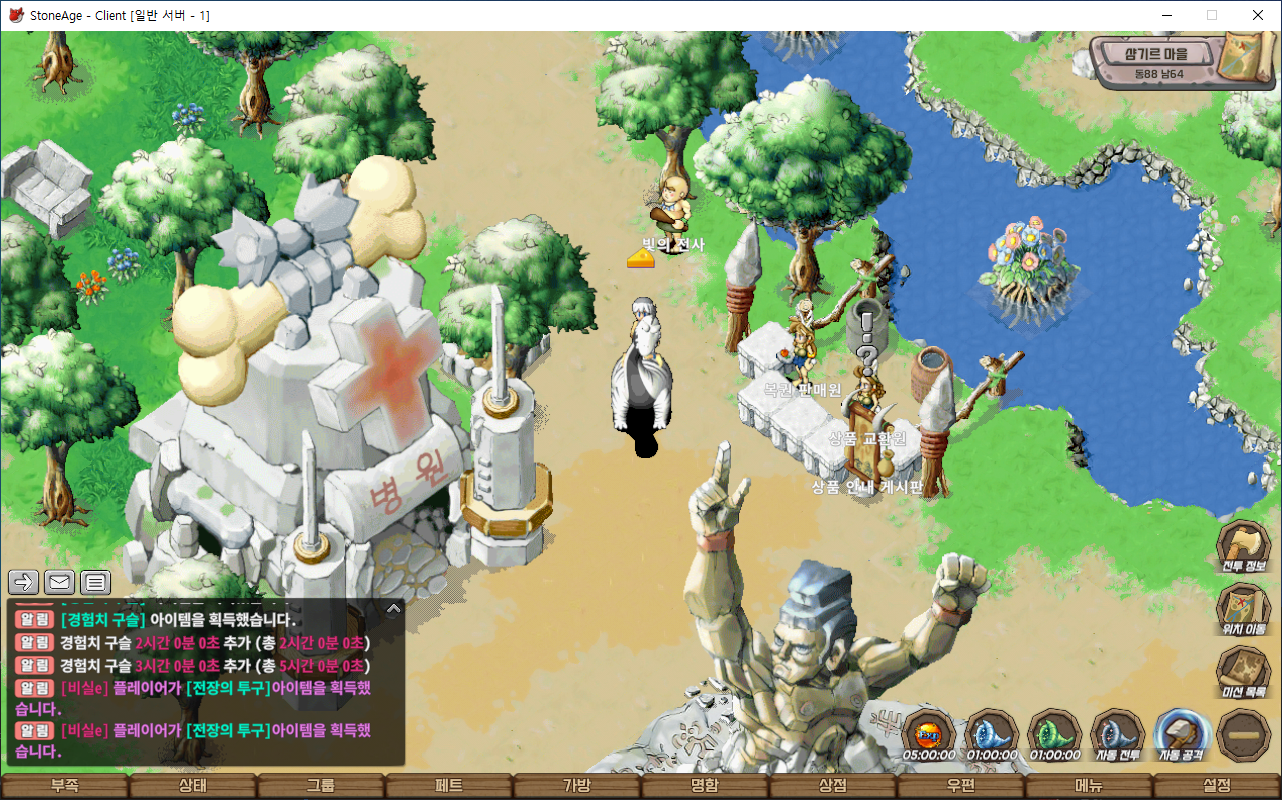The height and width of the screenshot is (800, 1282).
Task: Open the 상점 (shop) menu
Action: coord(832,786)
